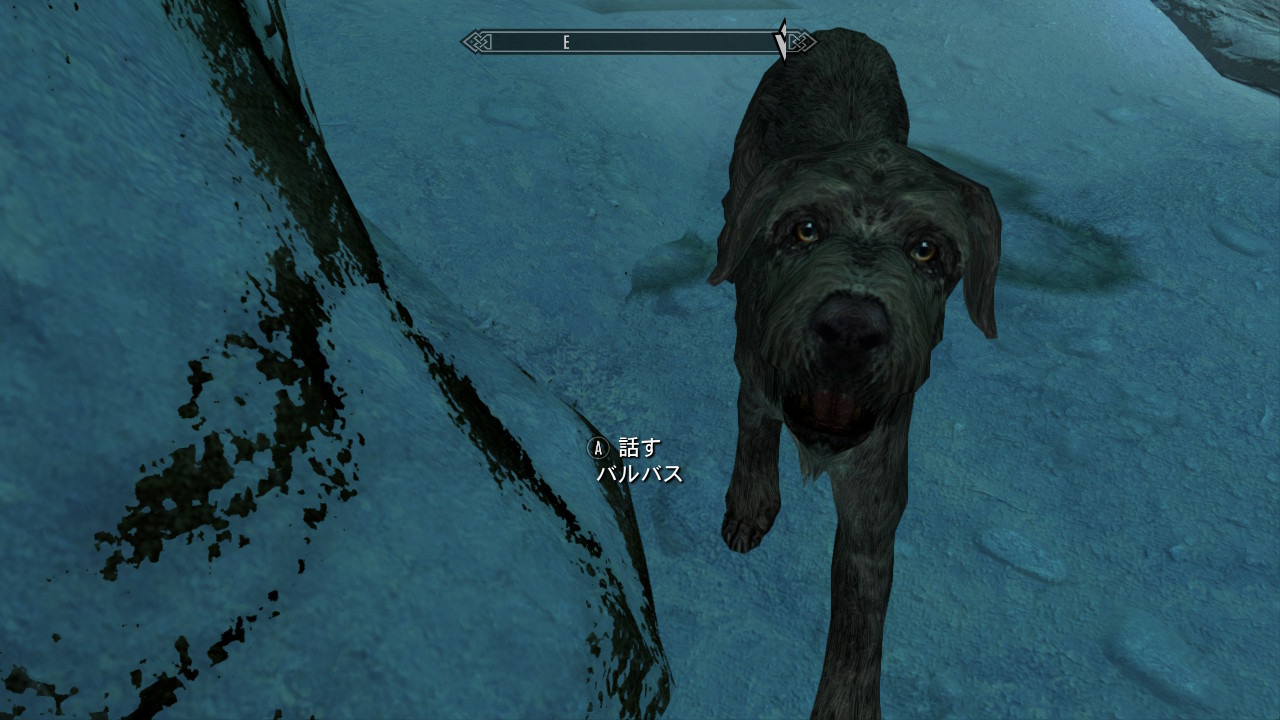The width and height of the screenshot is (1280, 720).
Task: Click the compass bar showing east
Action: click(x=638, y=42)
